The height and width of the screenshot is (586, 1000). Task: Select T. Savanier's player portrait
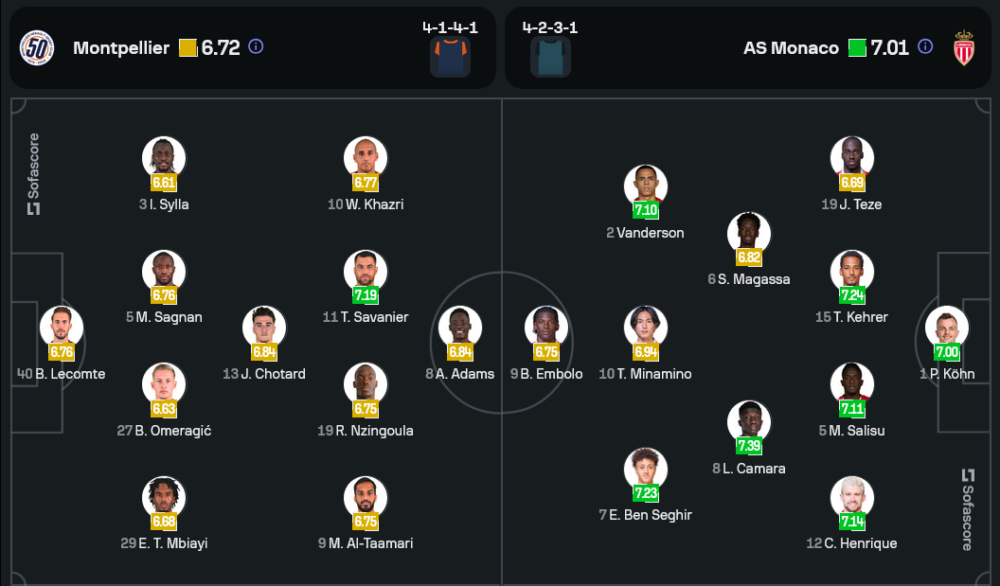click(365, 273)
